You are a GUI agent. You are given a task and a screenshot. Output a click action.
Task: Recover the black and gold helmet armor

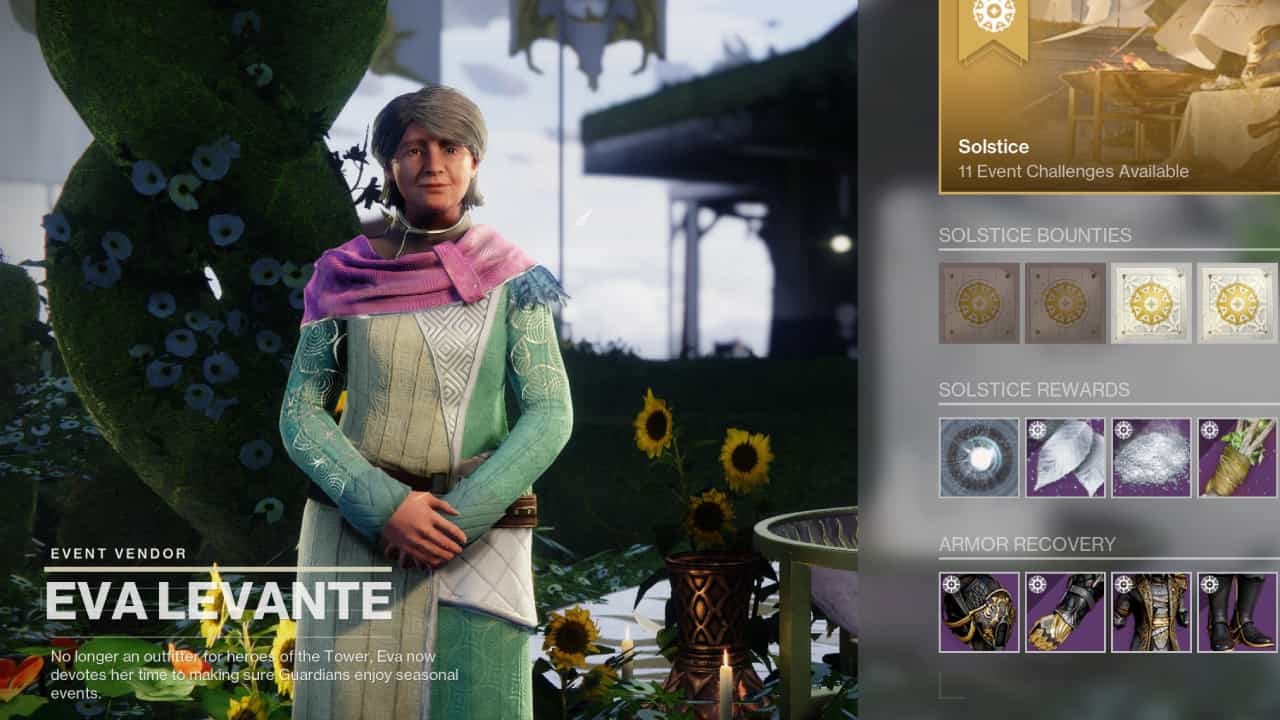979,612
